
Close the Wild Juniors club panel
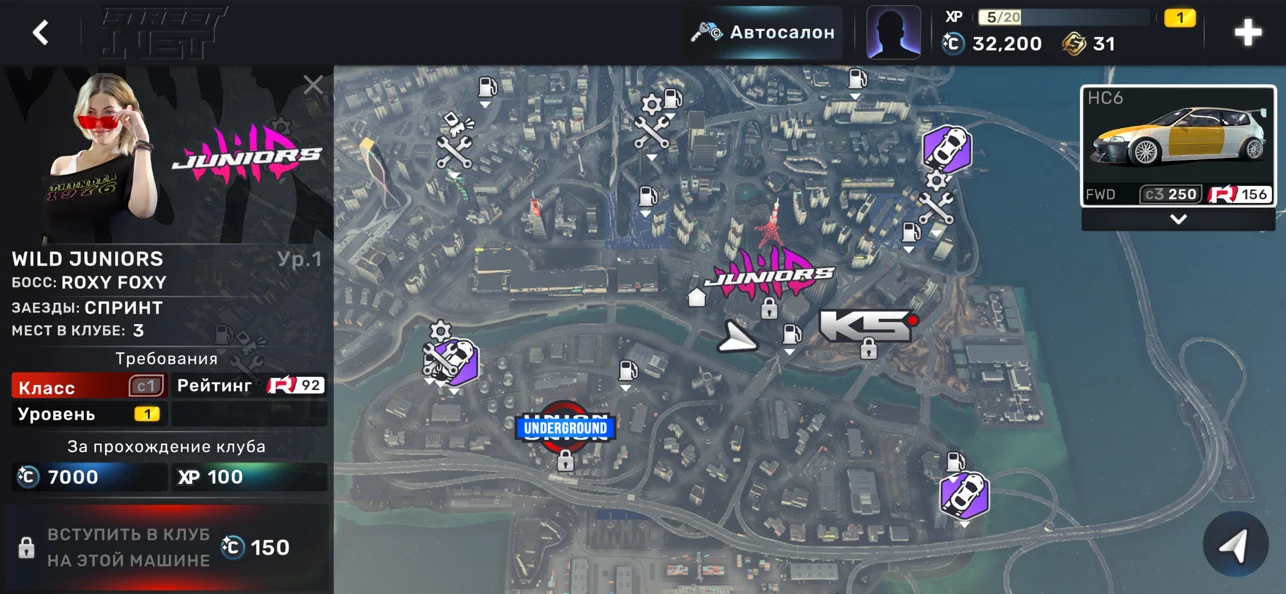(x=313, y=85)
